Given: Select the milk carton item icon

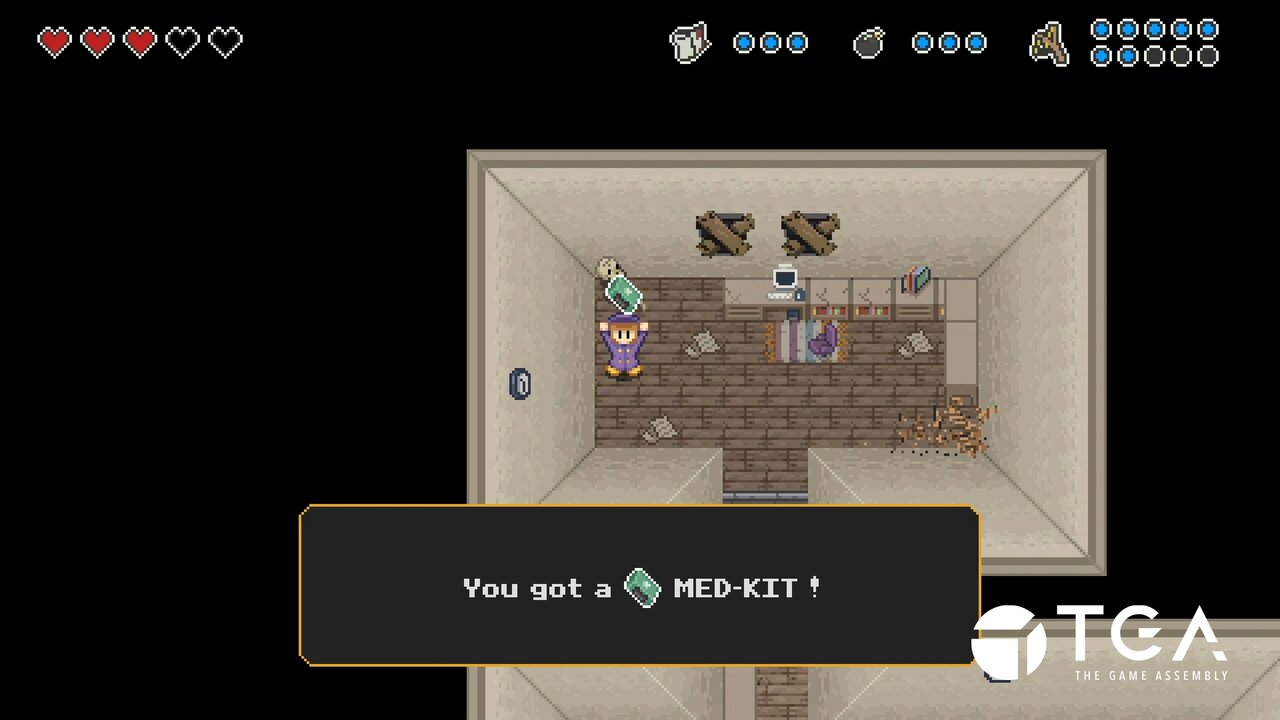Looking at the screenshot, I should (x=689, y=43).
